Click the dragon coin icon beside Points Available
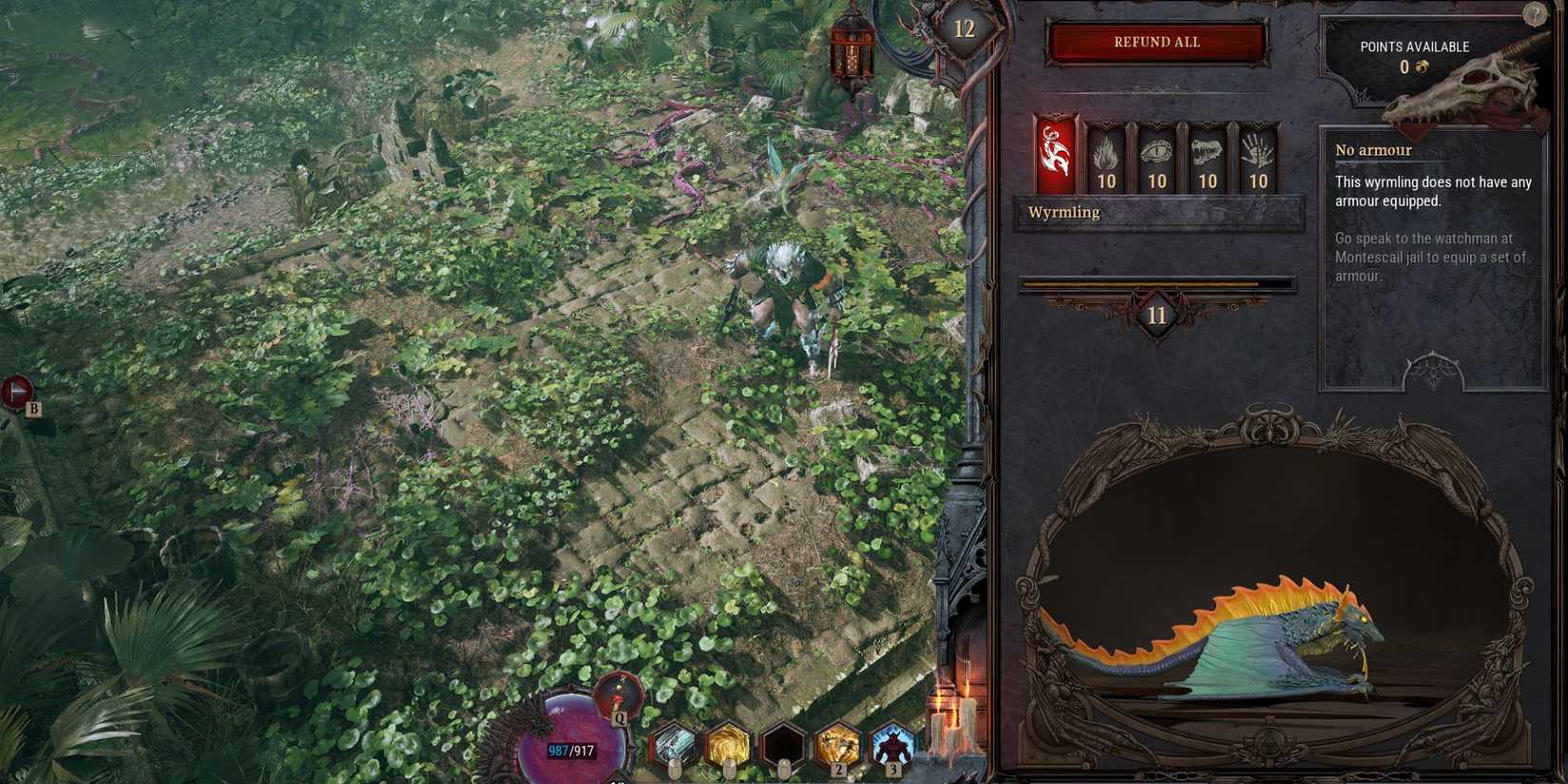 (x=1423, y=67)
